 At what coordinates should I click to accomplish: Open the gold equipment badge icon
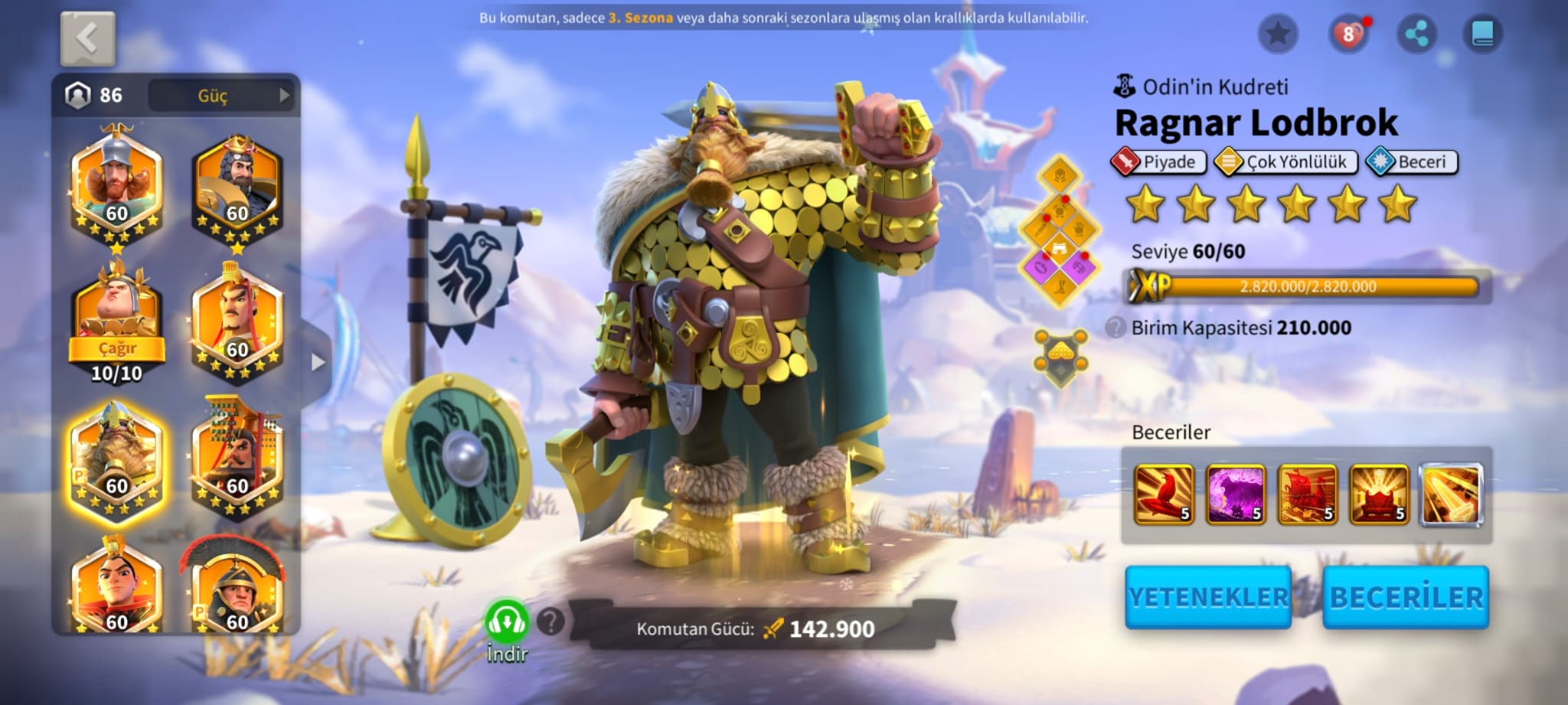tap(1060, 357)
